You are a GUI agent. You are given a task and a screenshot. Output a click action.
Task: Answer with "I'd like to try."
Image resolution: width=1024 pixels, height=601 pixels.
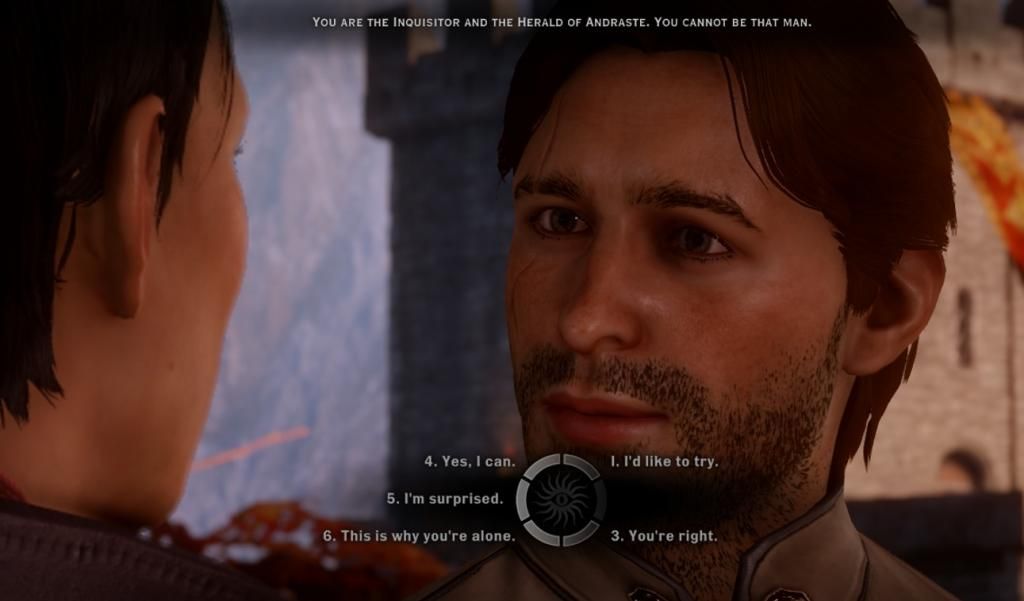(x=664, y=462)
